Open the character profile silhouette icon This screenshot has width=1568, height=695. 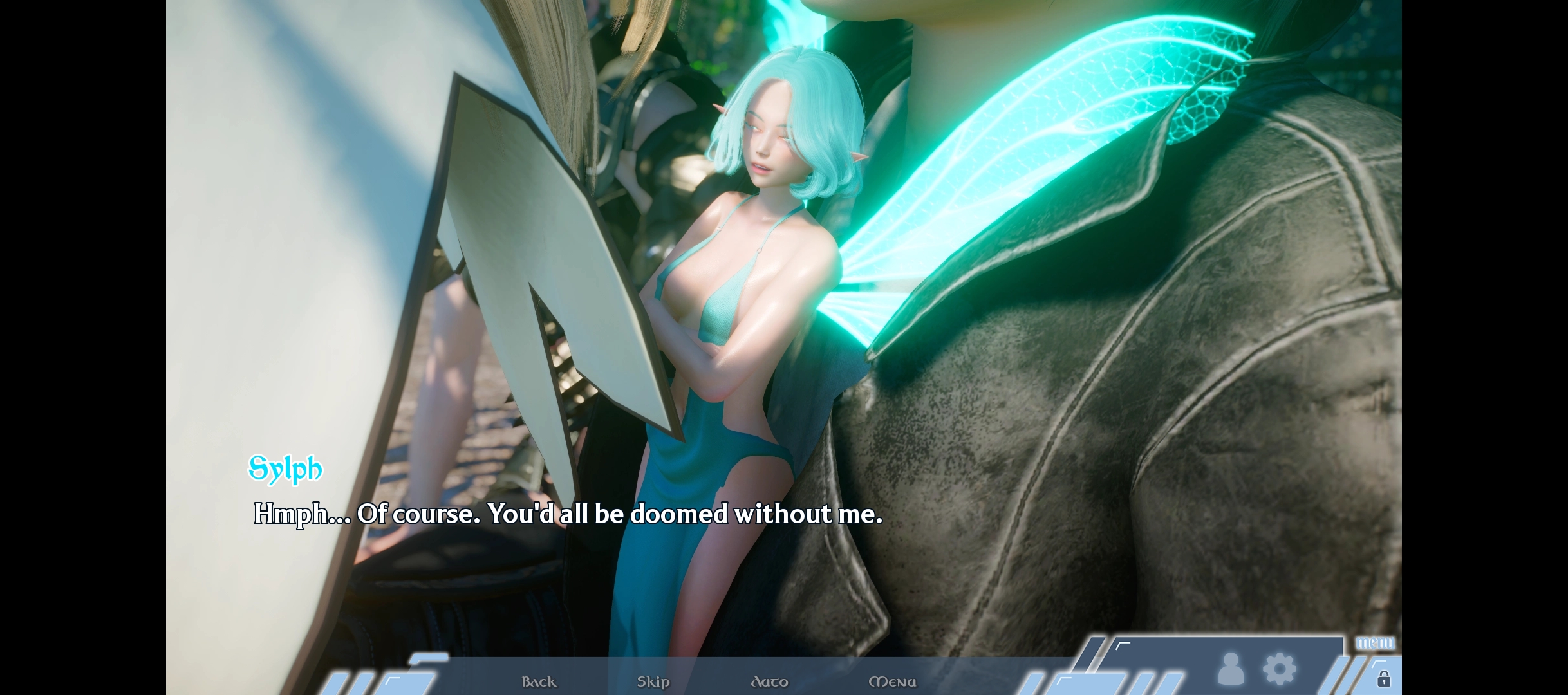(1231, 669)
